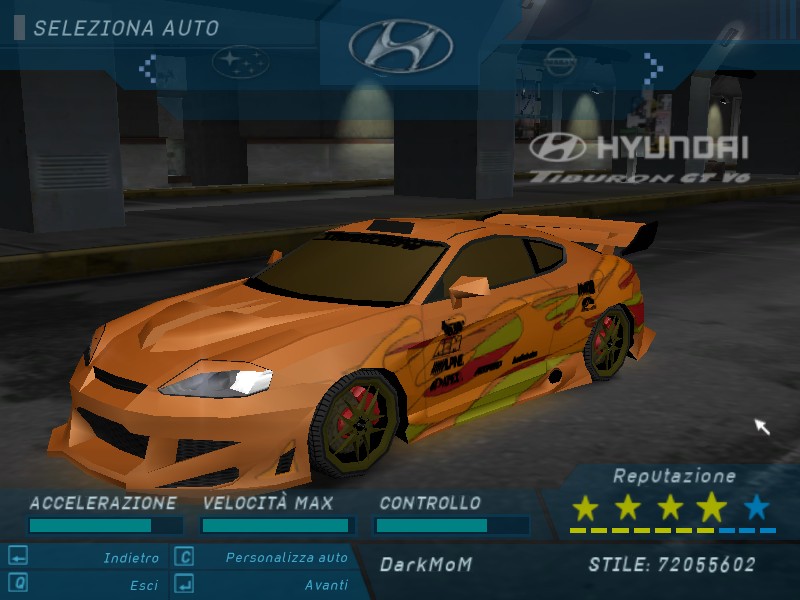The width and height of the screenshot is (800, 600).
Task: Open Personalizza auto customization
Action: [x=286, y=558]
